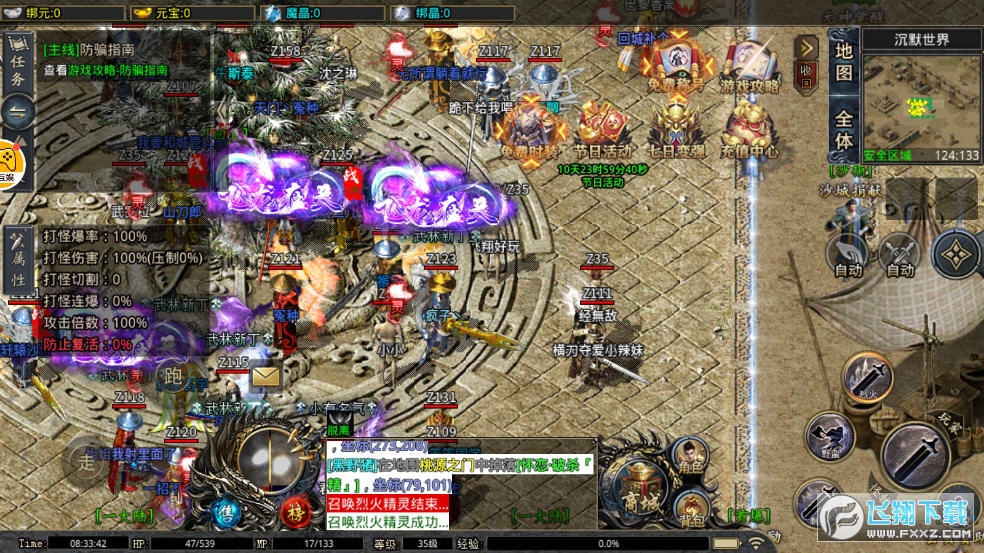Open the 地图 map button
Viewport: 984px width, 553px height.
pos(844,62)
